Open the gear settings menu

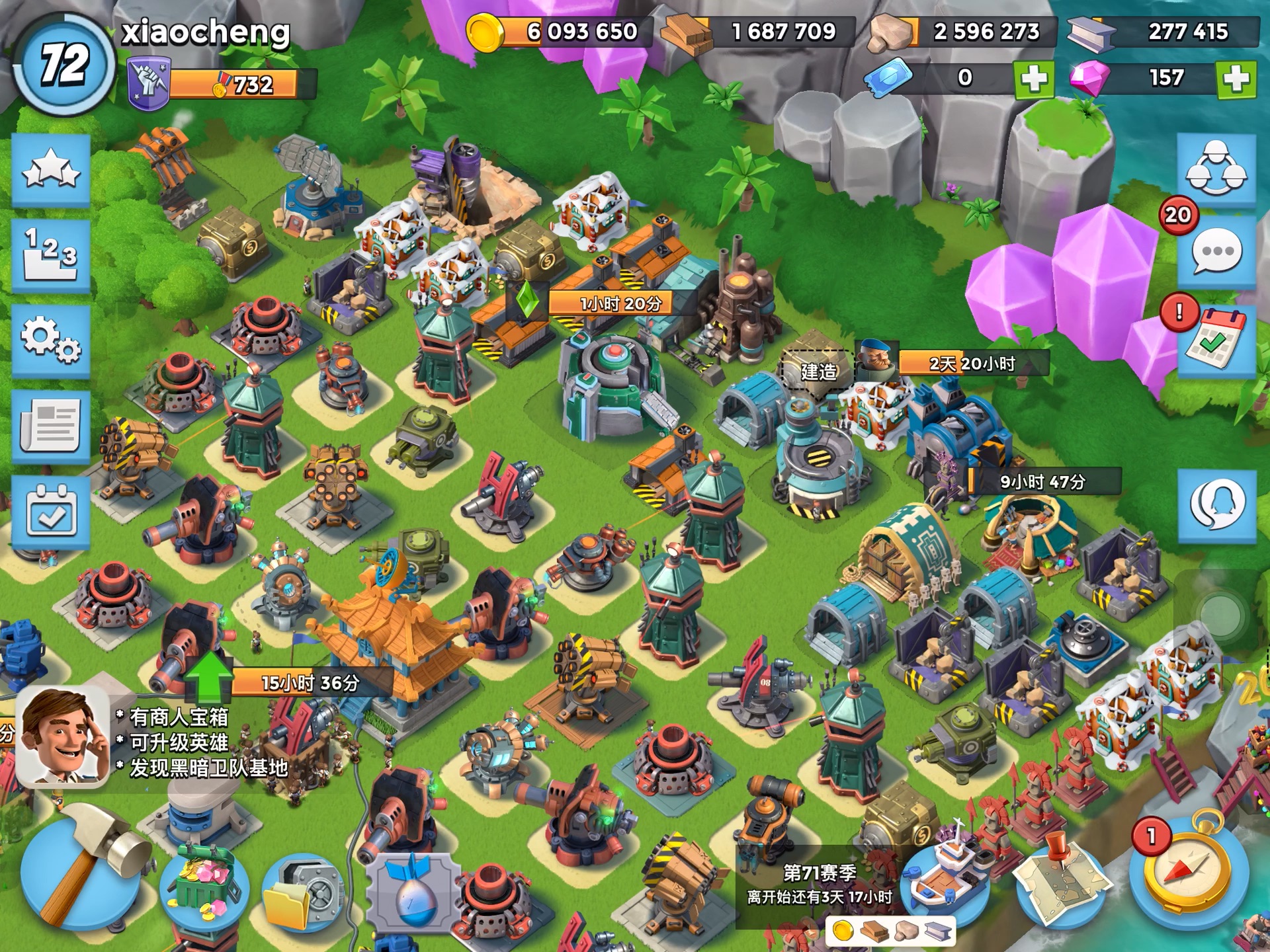(x=51, y=340)
